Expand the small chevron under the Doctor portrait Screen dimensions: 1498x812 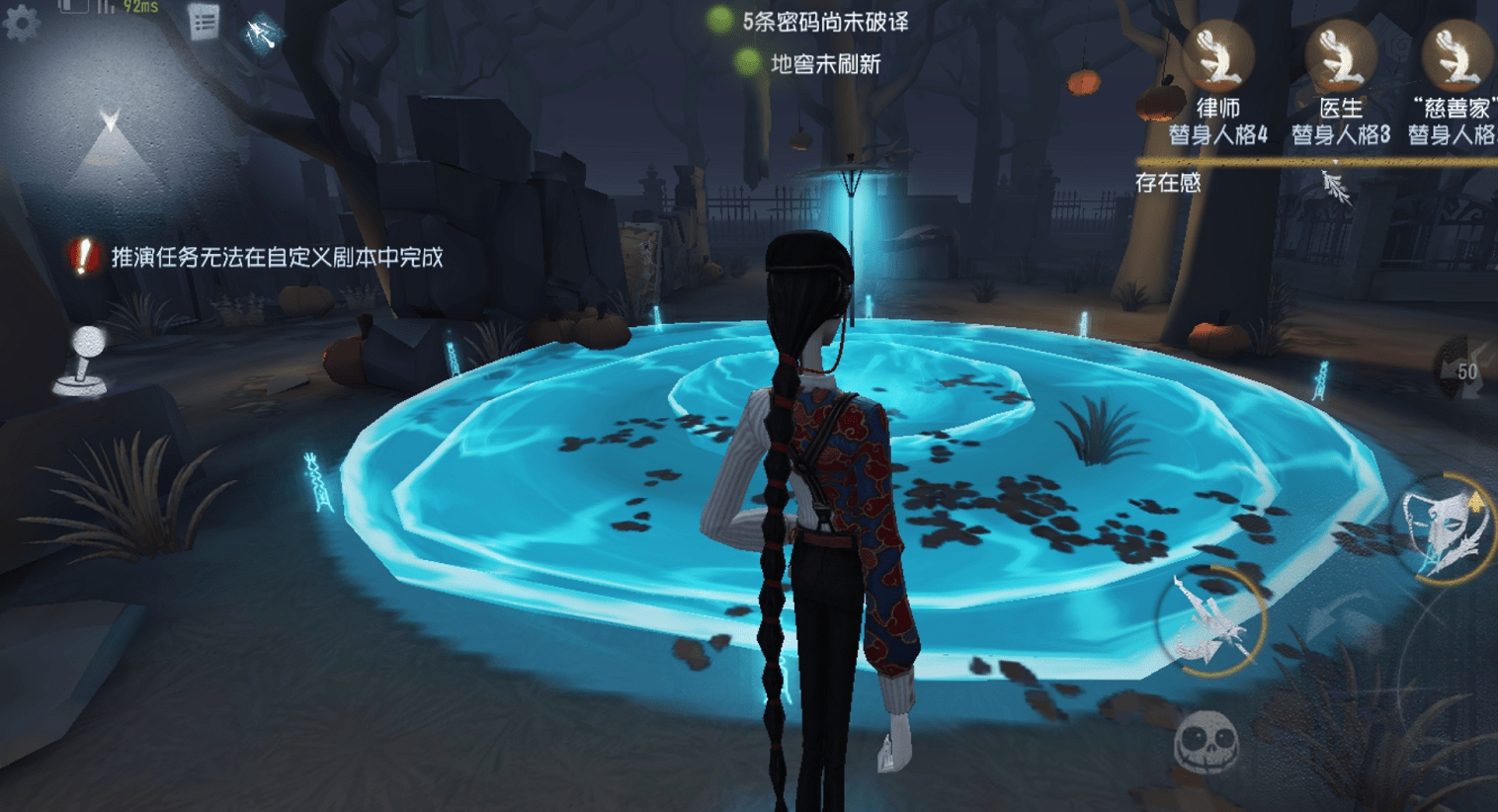click(x=1336, y=160)
